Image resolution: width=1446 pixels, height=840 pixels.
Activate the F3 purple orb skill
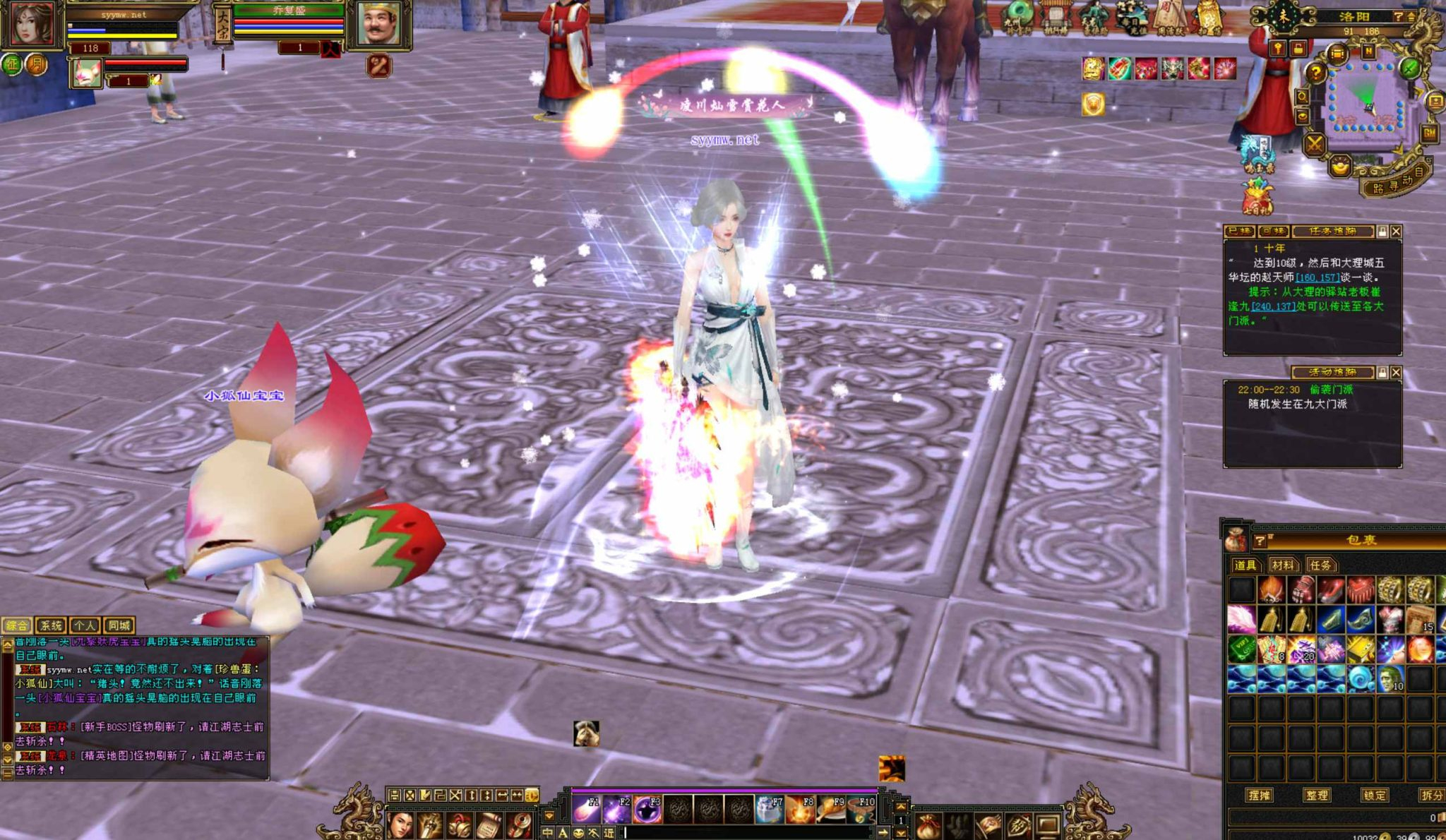(647, 809)
